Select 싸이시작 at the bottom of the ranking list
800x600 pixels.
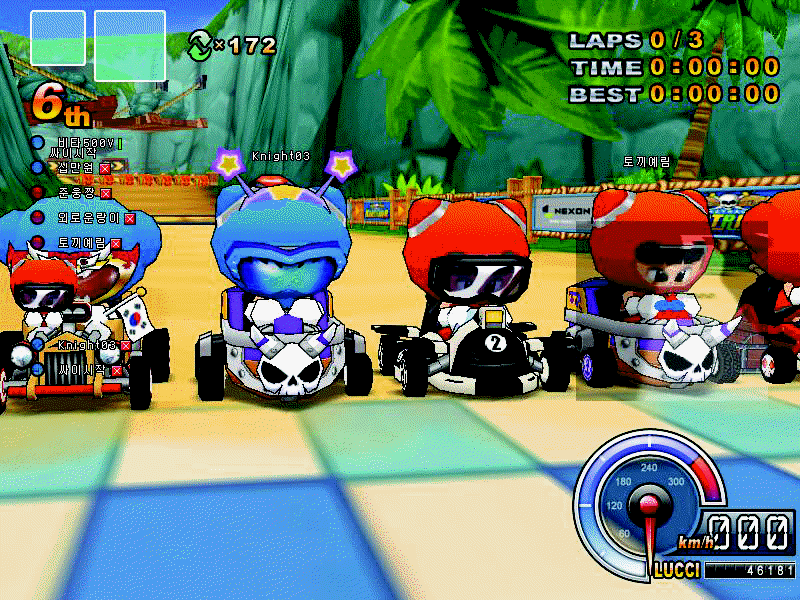[77, 370]
